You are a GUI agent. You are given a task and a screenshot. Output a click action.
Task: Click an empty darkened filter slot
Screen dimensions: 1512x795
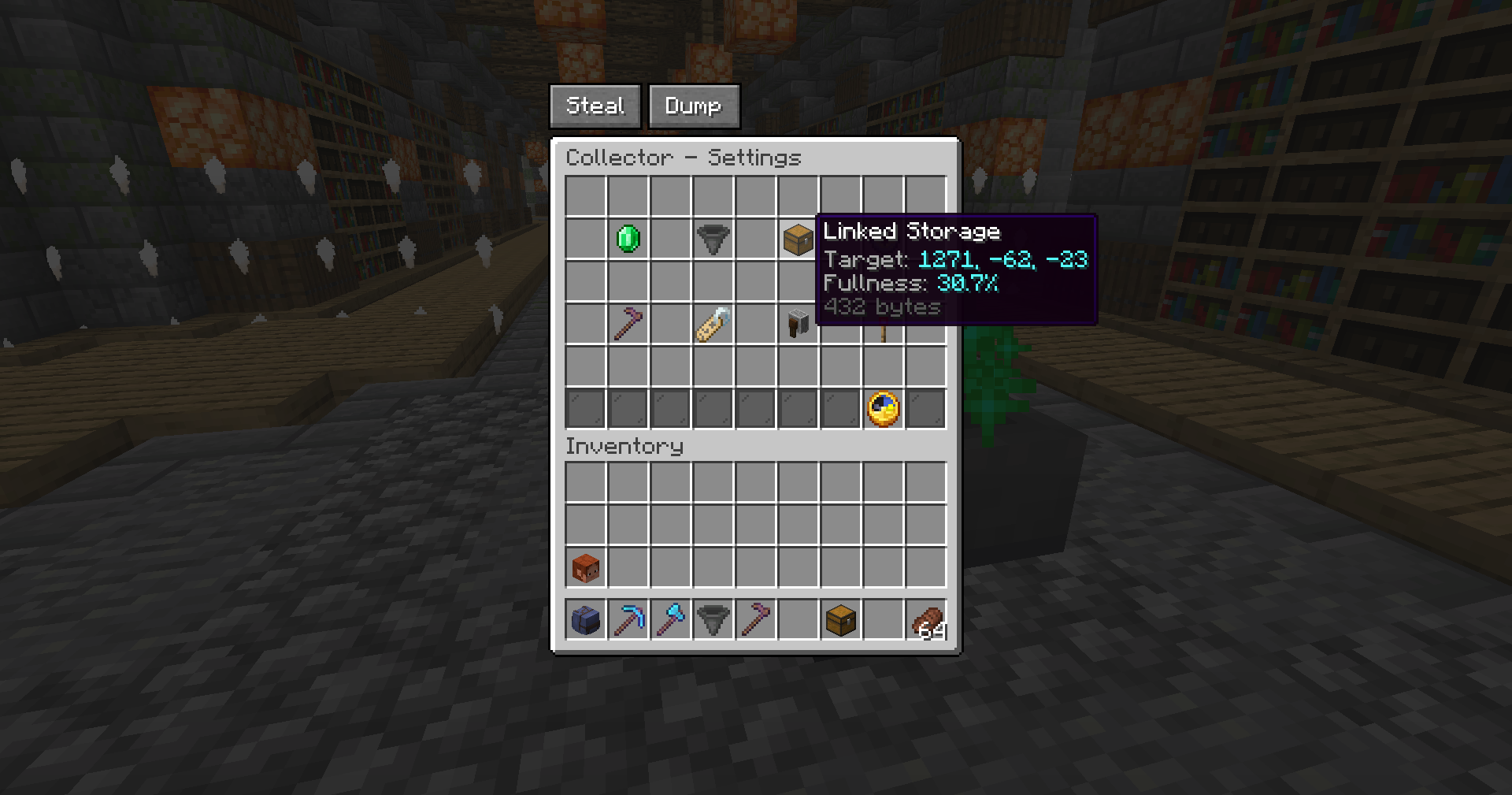(x=584, y=407)
